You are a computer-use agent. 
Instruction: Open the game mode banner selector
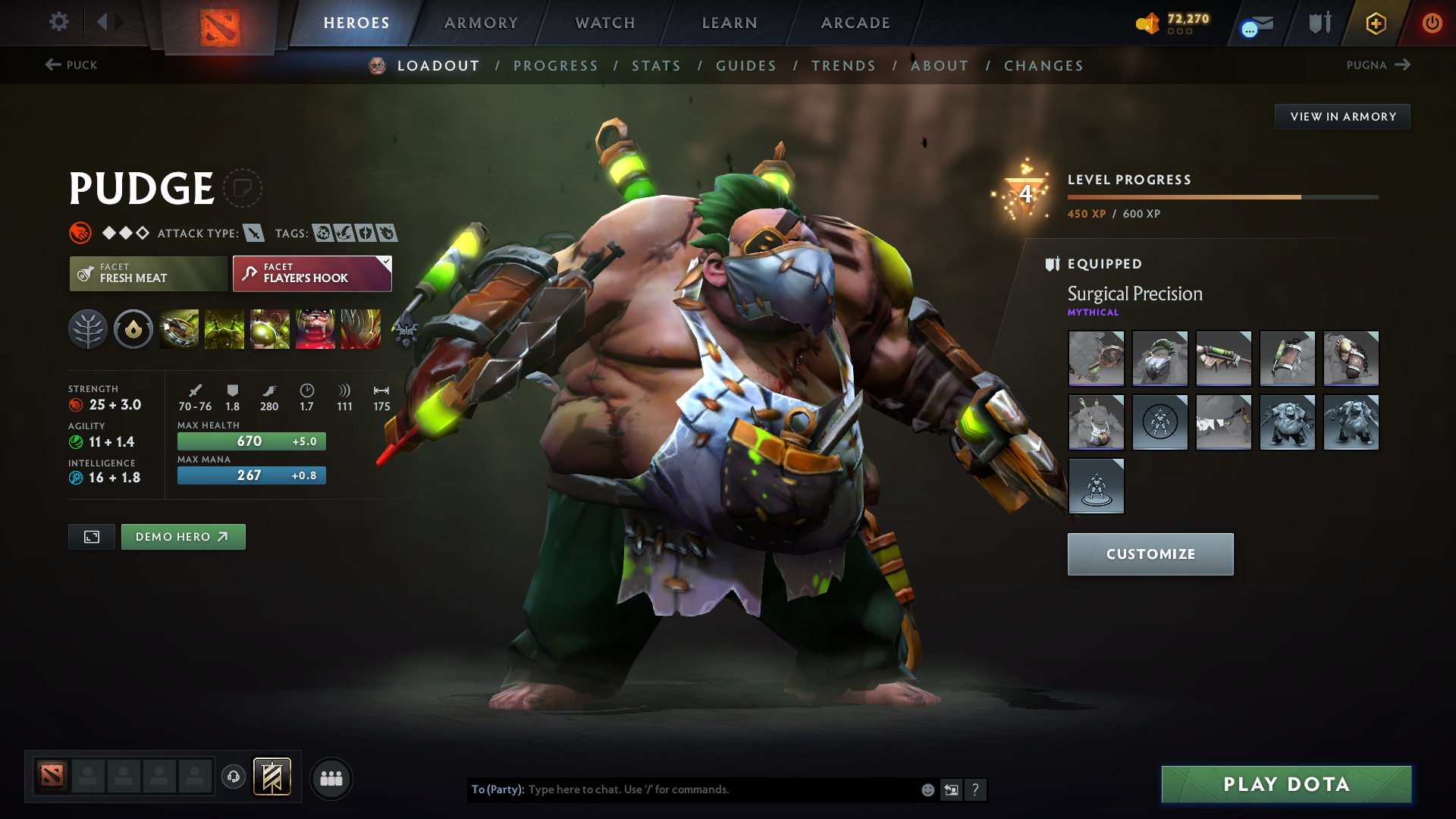click(x=271, y=777)
